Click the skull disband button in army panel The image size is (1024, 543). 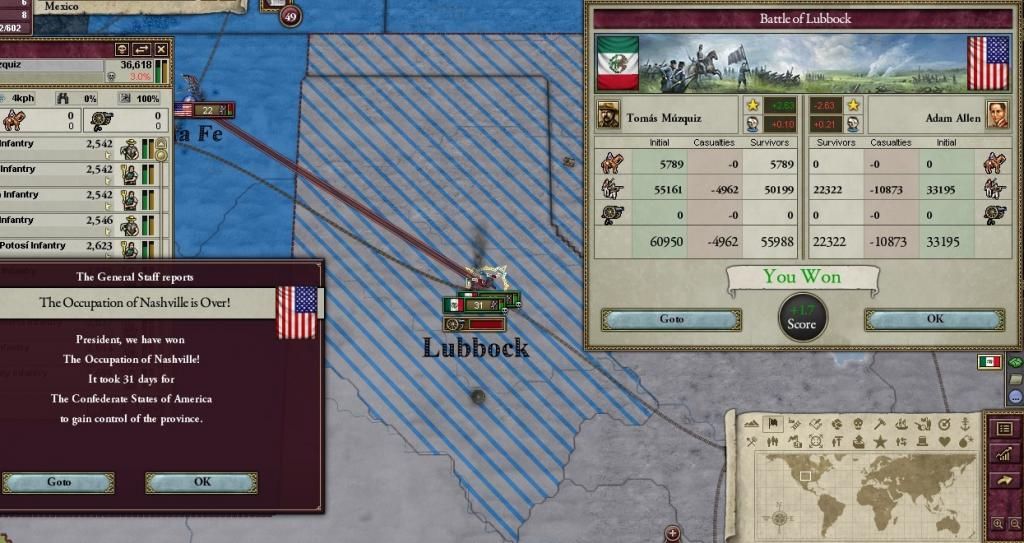[x=122, y=49]
